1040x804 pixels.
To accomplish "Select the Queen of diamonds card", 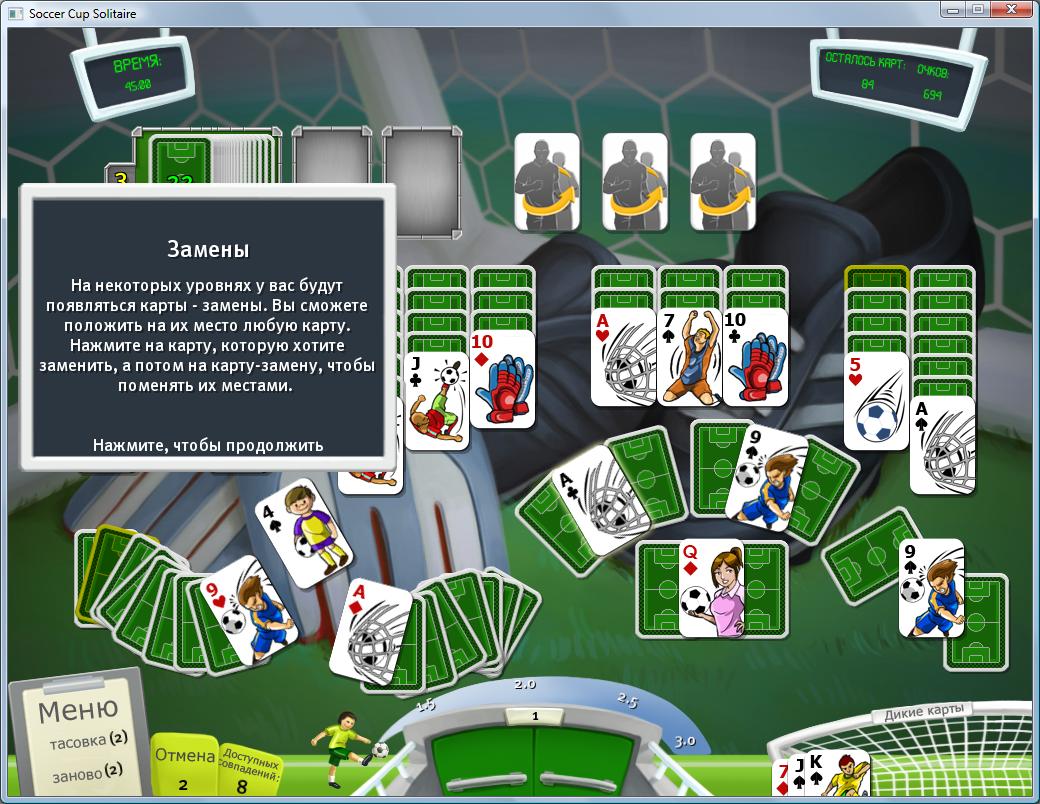I will point(711,590).
